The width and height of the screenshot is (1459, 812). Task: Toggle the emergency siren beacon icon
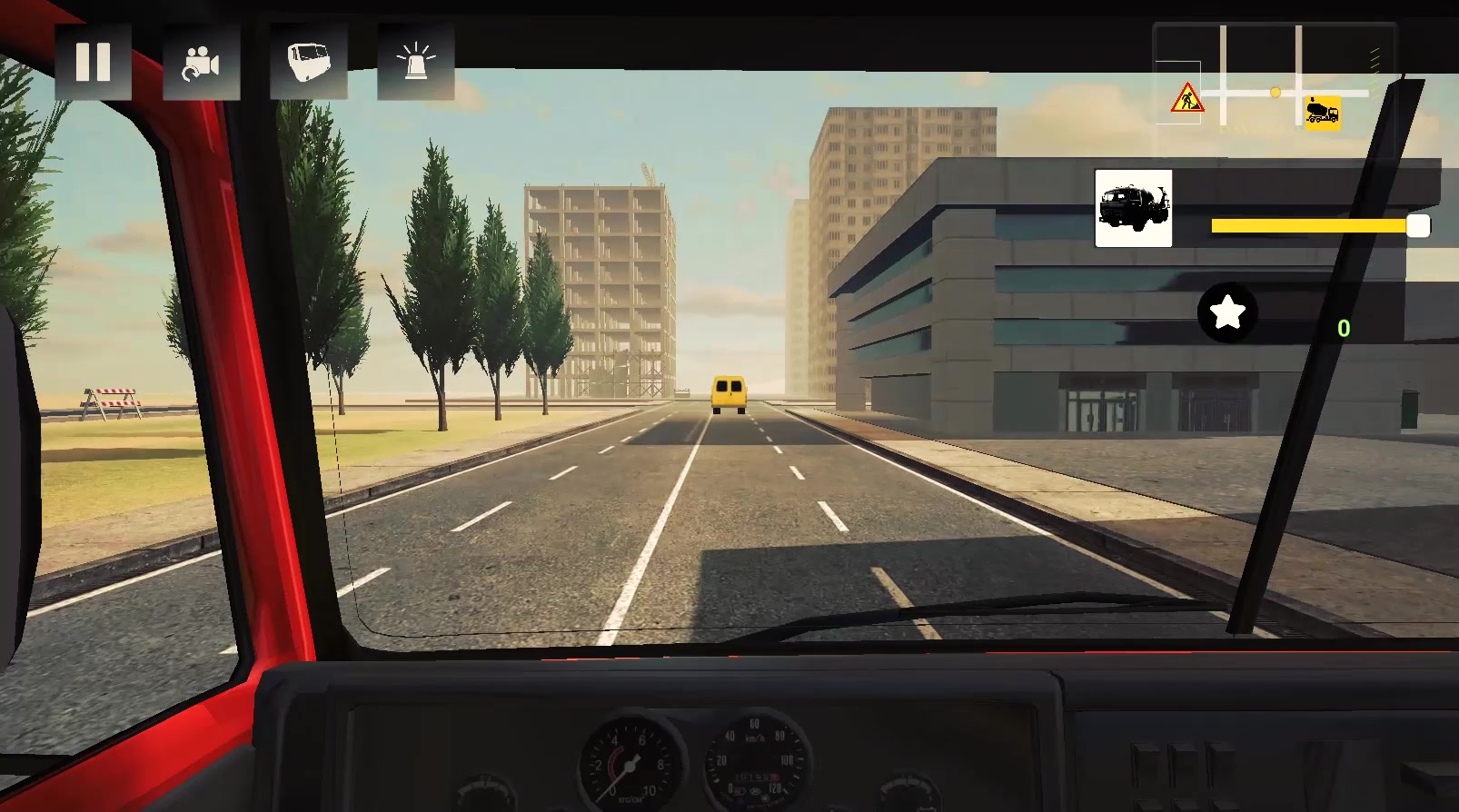pos(416,61)
